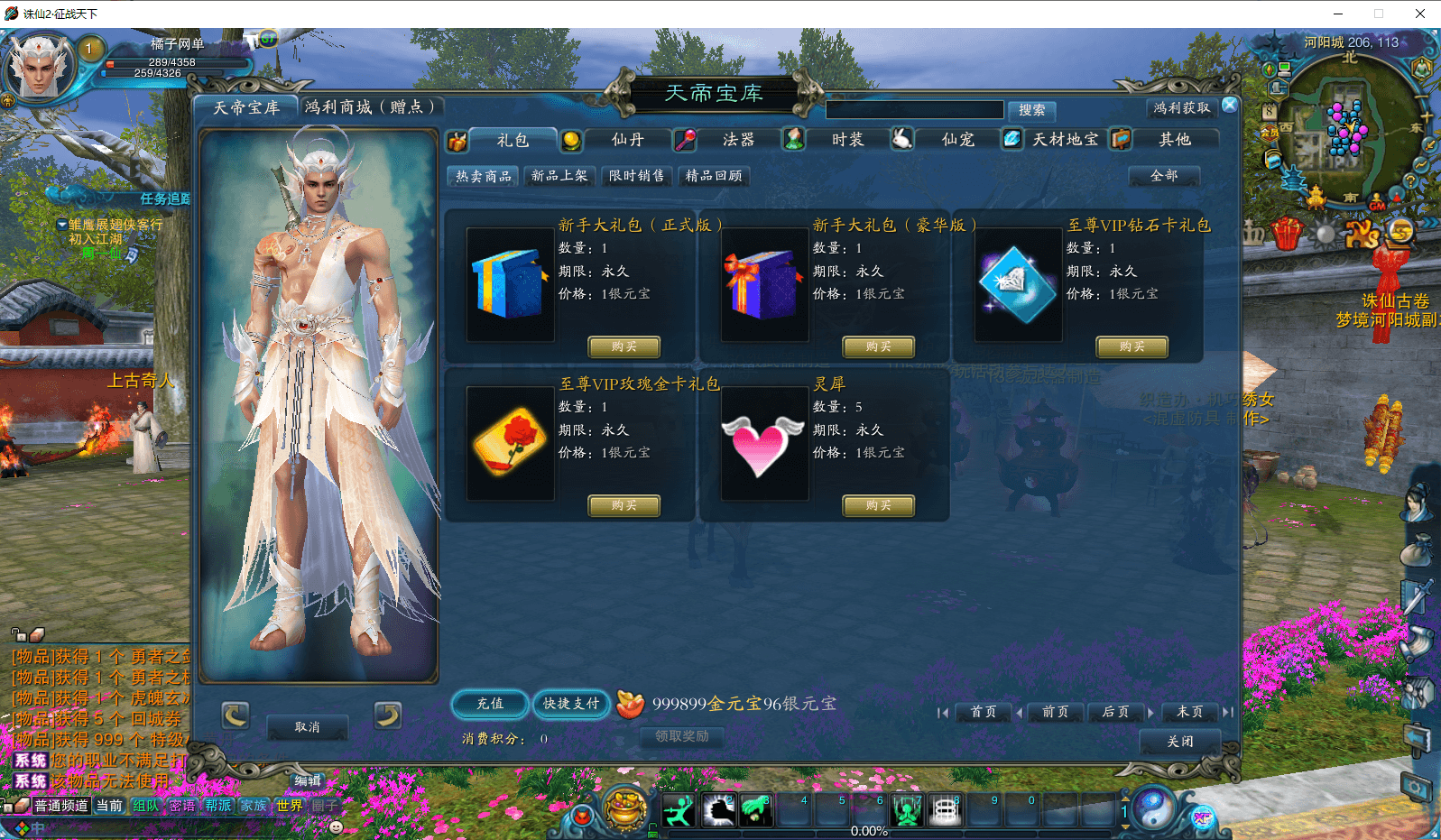Show 限时销售 items
The image size is (1441, 840).
point(636,176)
